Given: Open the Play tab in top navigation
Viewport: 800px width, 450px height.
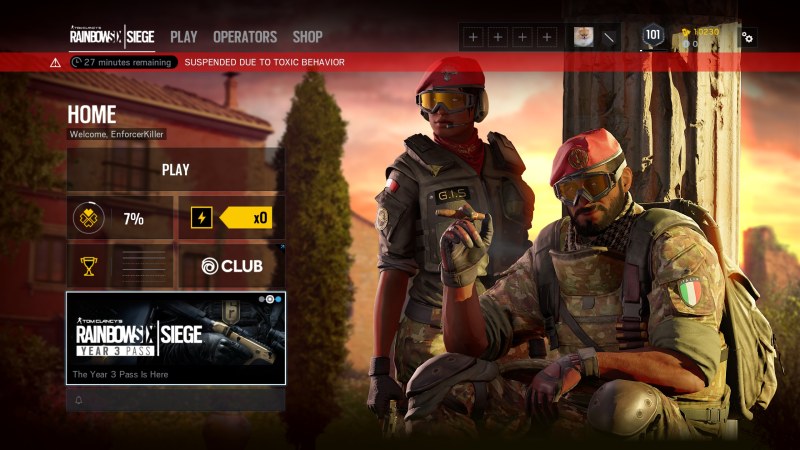Looking at the screenshot, I should pyautogui.click(x=183, y=37).
